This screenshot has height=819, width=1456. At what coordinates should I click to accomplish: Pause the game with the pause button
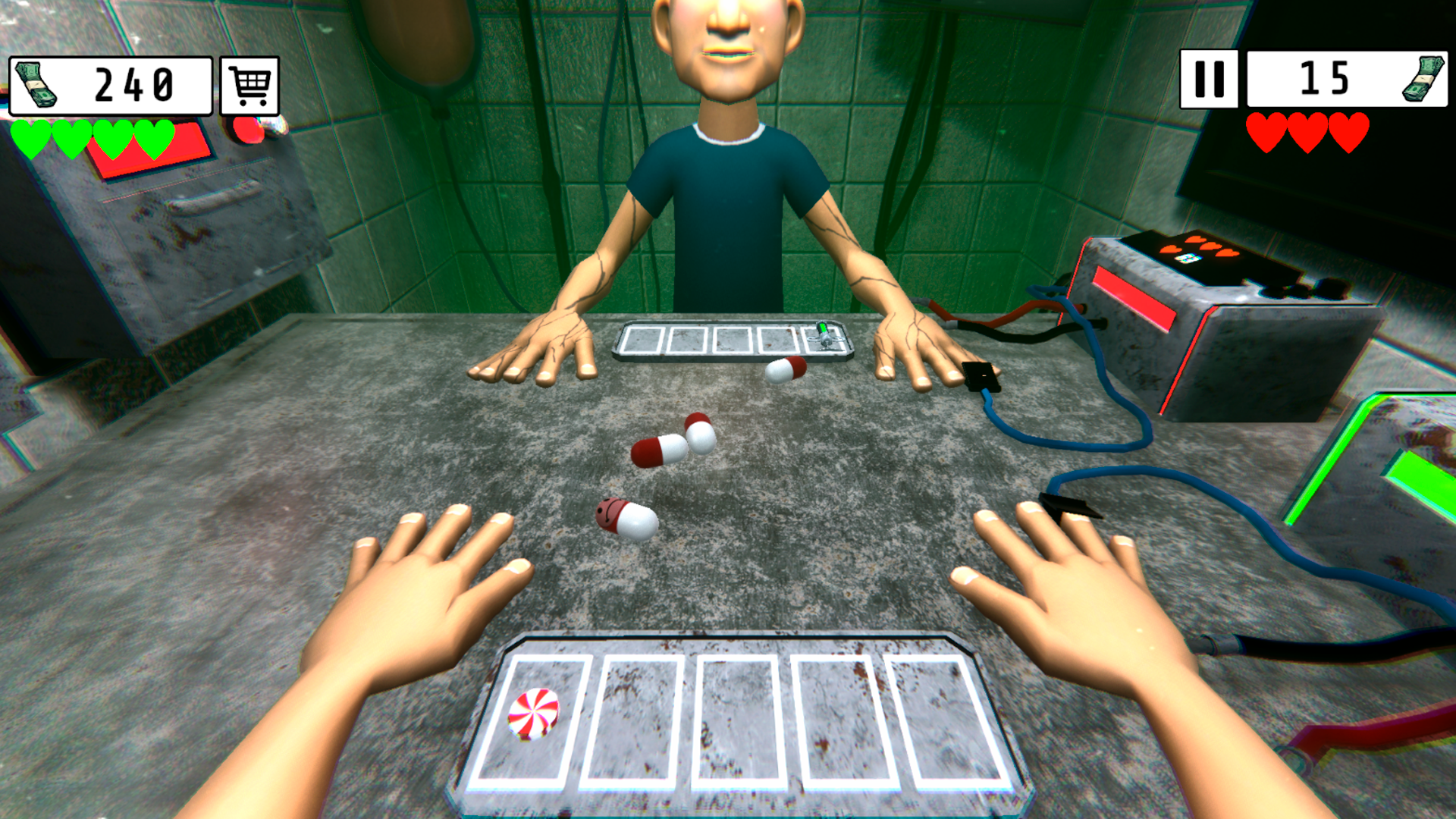[1210, 77]
